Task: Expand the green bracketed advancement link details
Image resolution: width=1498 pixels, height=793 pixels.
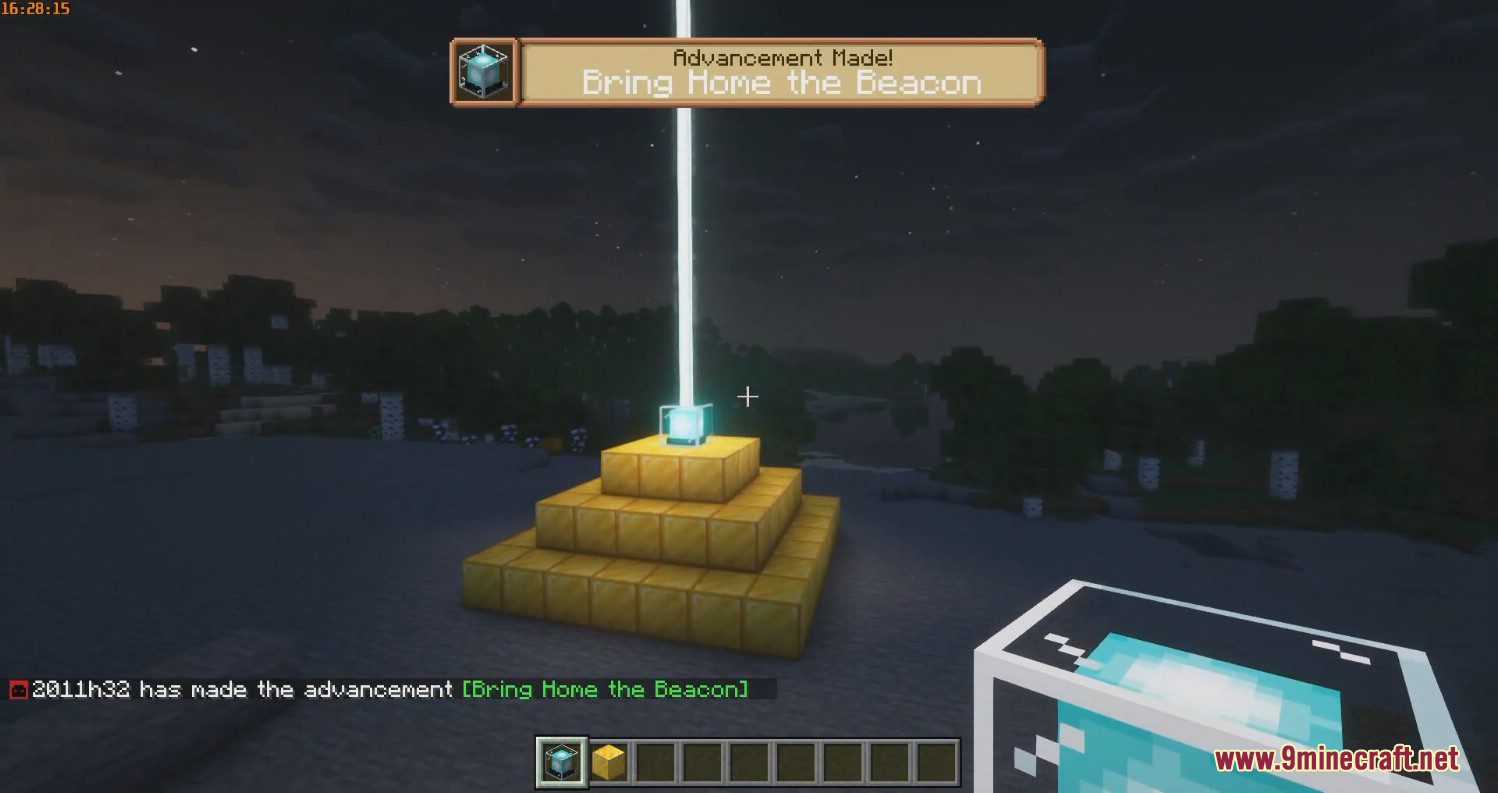Action: (x=603, y=689)
